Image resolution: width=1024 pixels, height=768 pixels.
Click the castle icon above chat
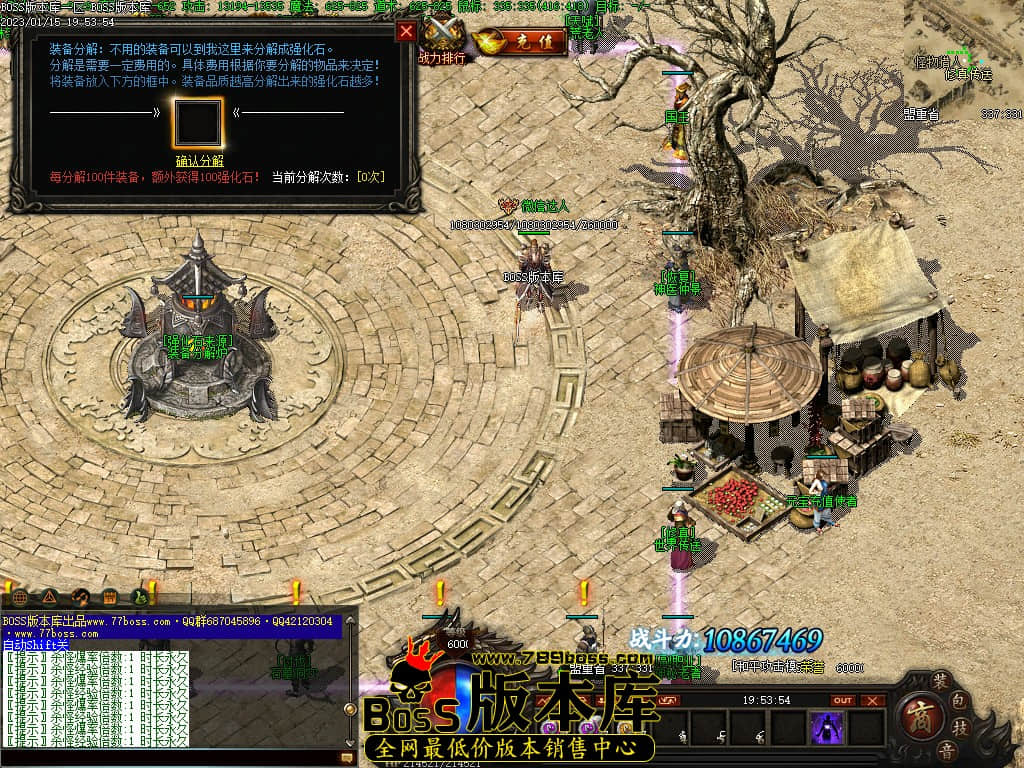click(110, 598)
